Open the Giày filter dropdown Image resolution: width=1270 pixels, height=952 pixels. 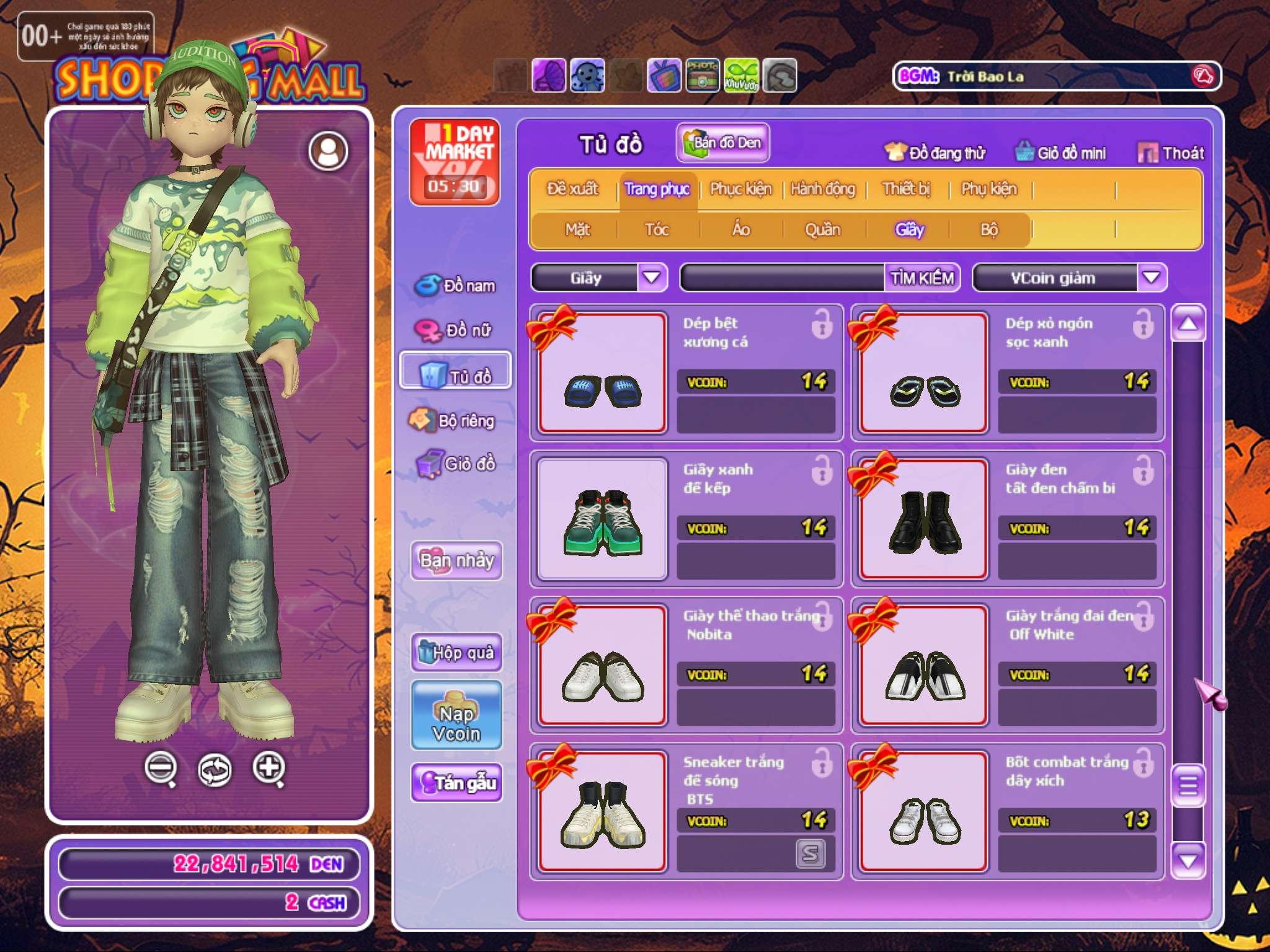pos(651,277)
